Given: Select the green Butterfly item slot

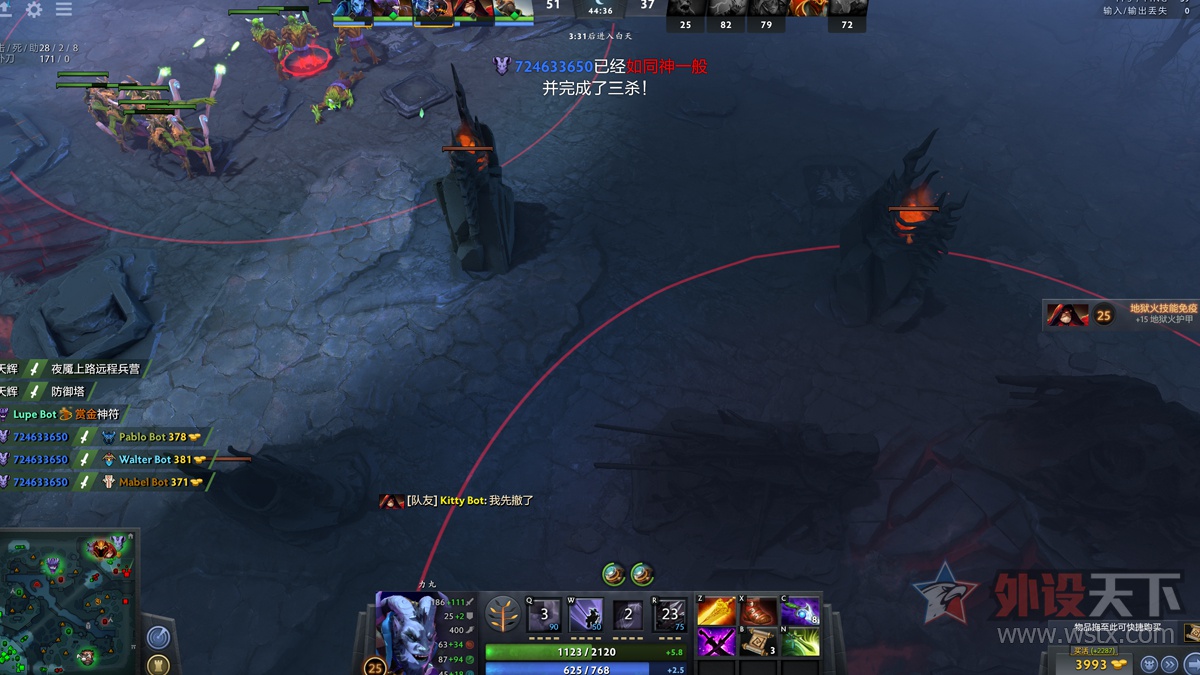Looking at the screenshot, I should (800, 642).
